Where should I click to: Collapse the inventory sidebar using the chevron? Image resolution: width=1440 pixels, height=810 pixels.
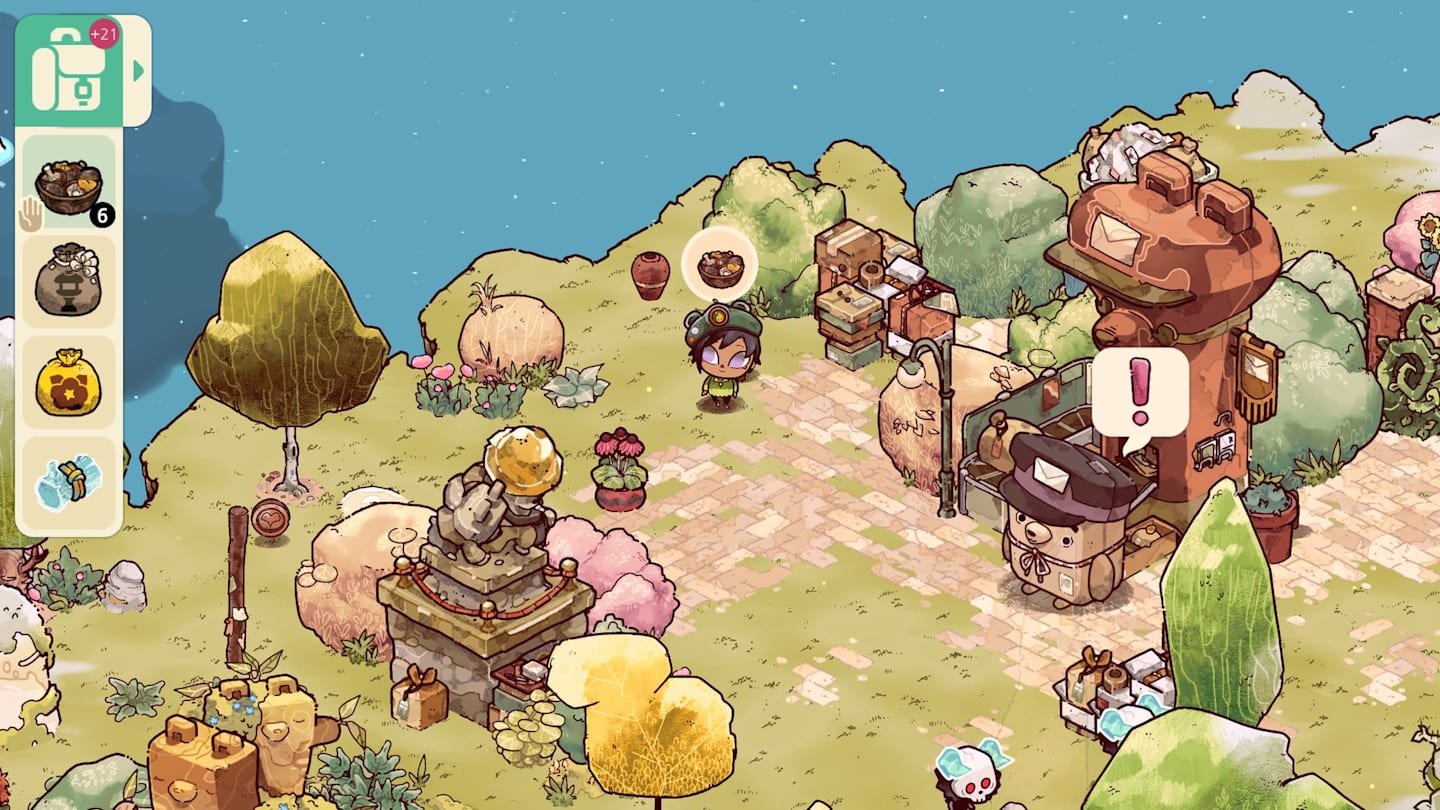[138, 70]
